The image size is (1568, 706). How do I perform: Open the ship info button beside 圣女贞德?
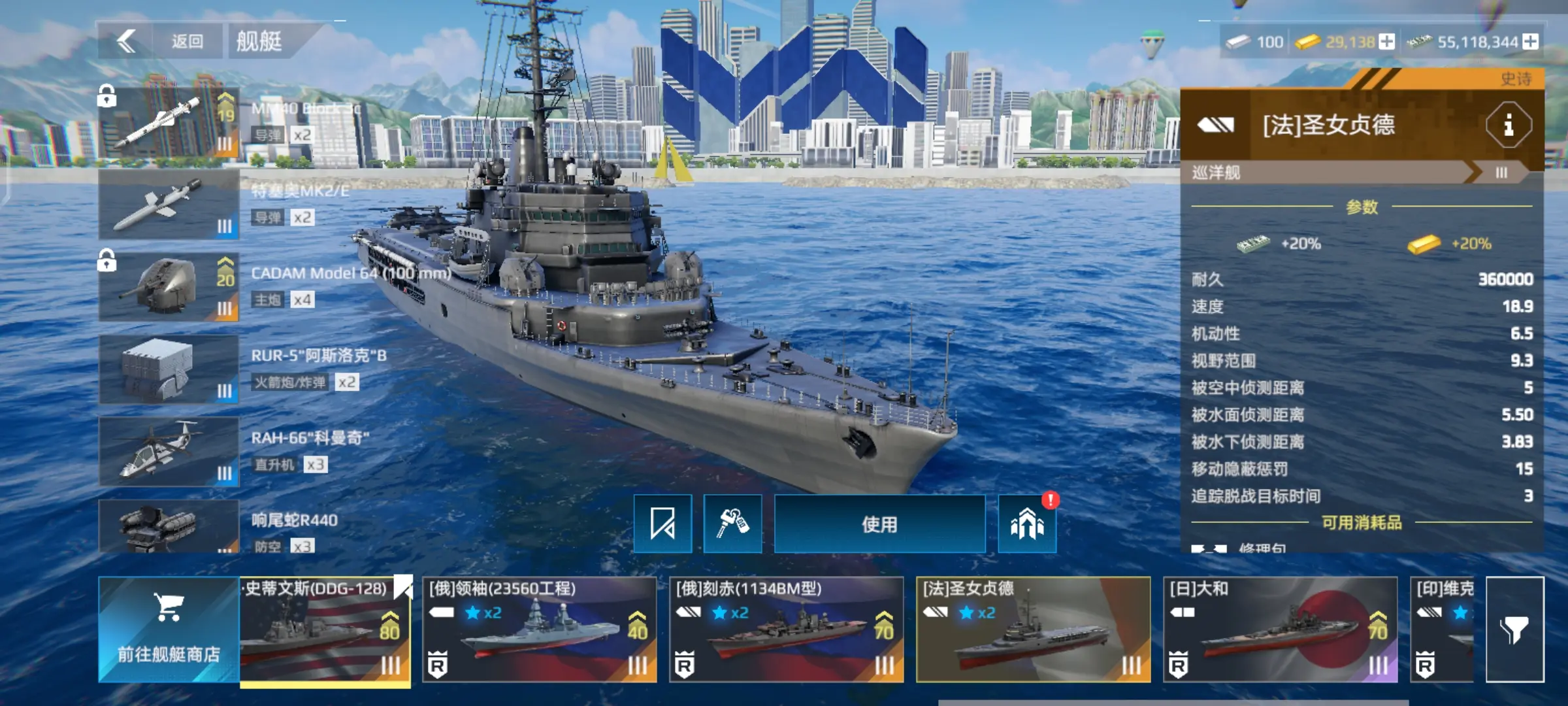tap(1508, 124)
